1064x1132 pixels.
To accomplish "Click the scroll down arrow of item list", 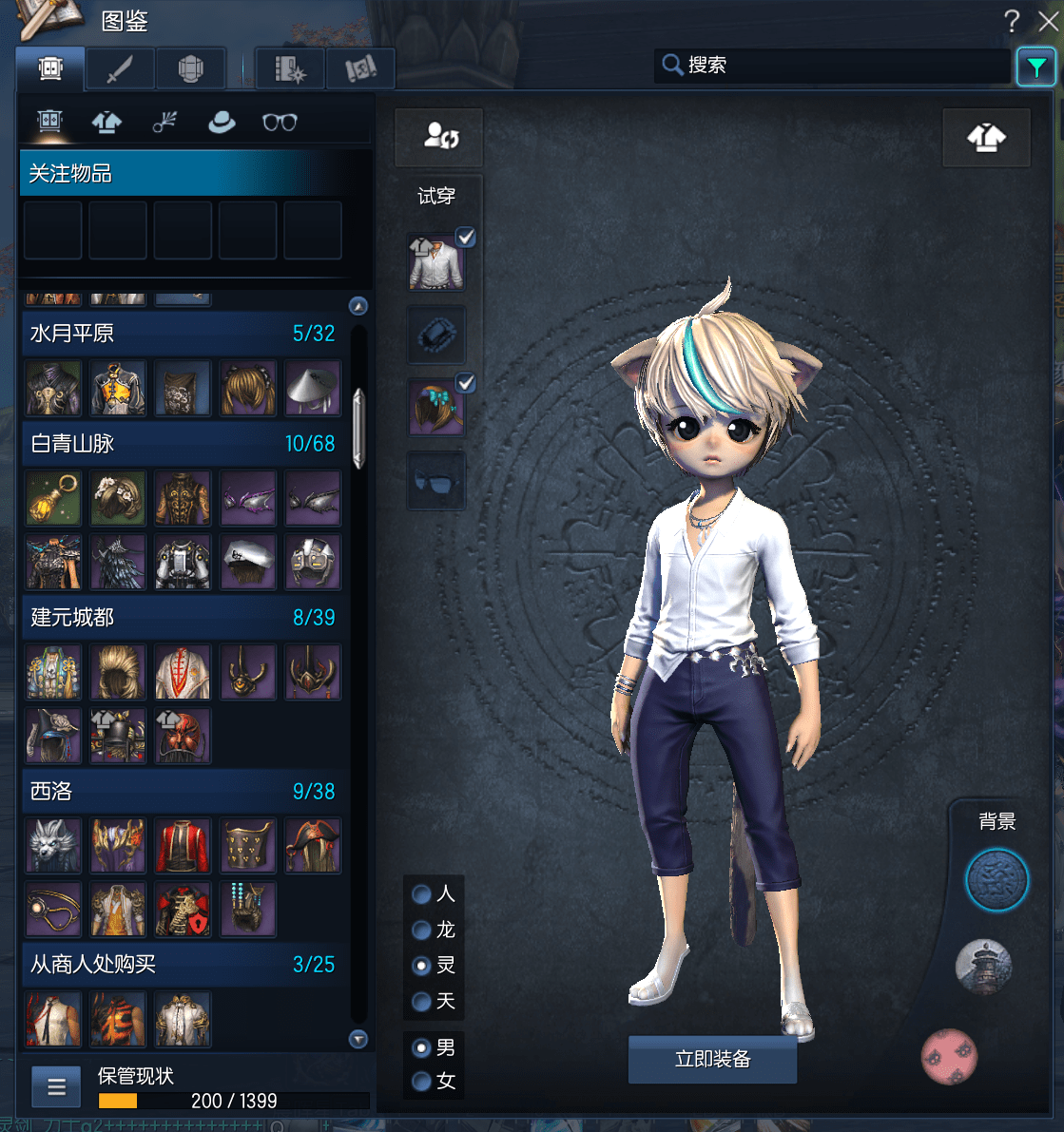I will click(358, 1039).
